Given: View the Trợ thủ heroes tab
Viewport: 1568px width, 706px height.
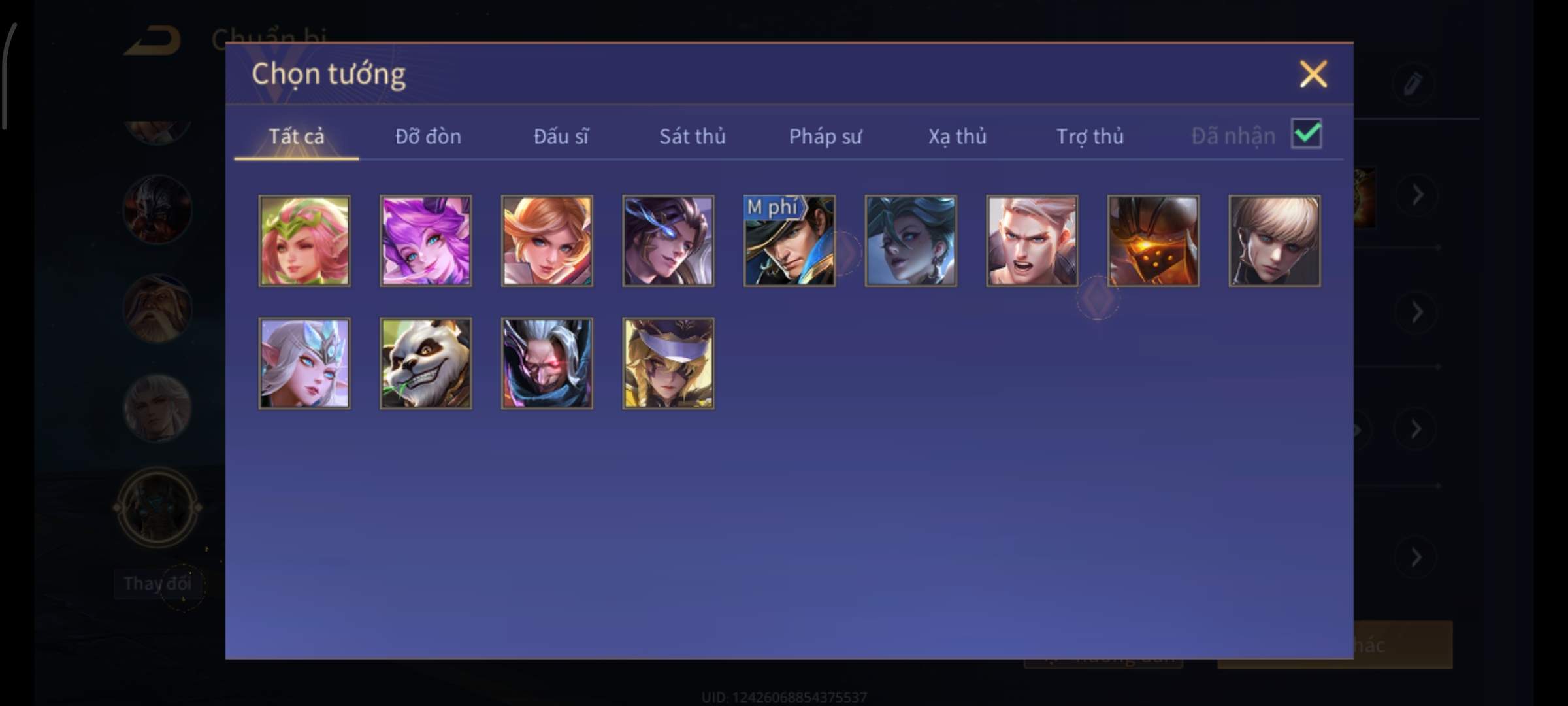Looking at the screenshot, I should pos(1090,136).
